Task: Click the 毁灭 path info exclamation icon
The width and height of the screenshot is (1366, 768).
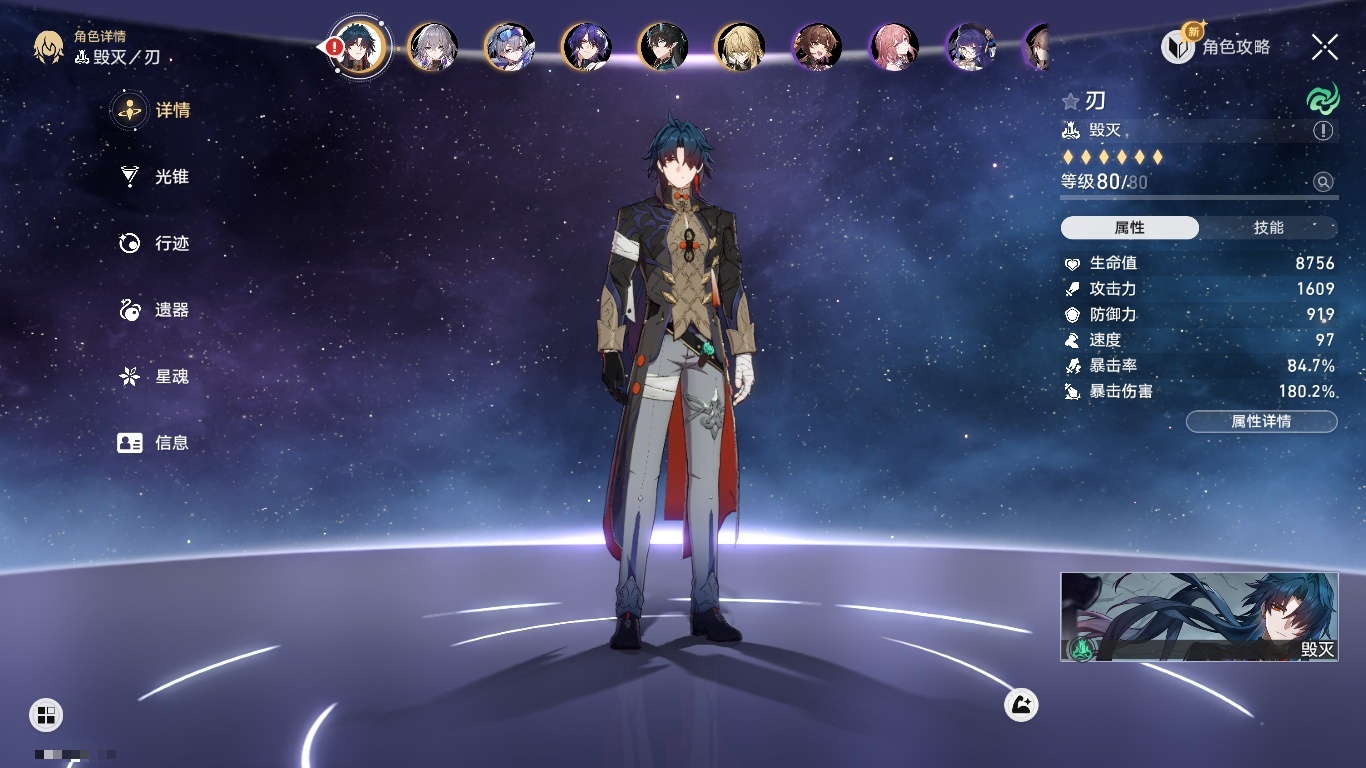Action: [1323, 131]
